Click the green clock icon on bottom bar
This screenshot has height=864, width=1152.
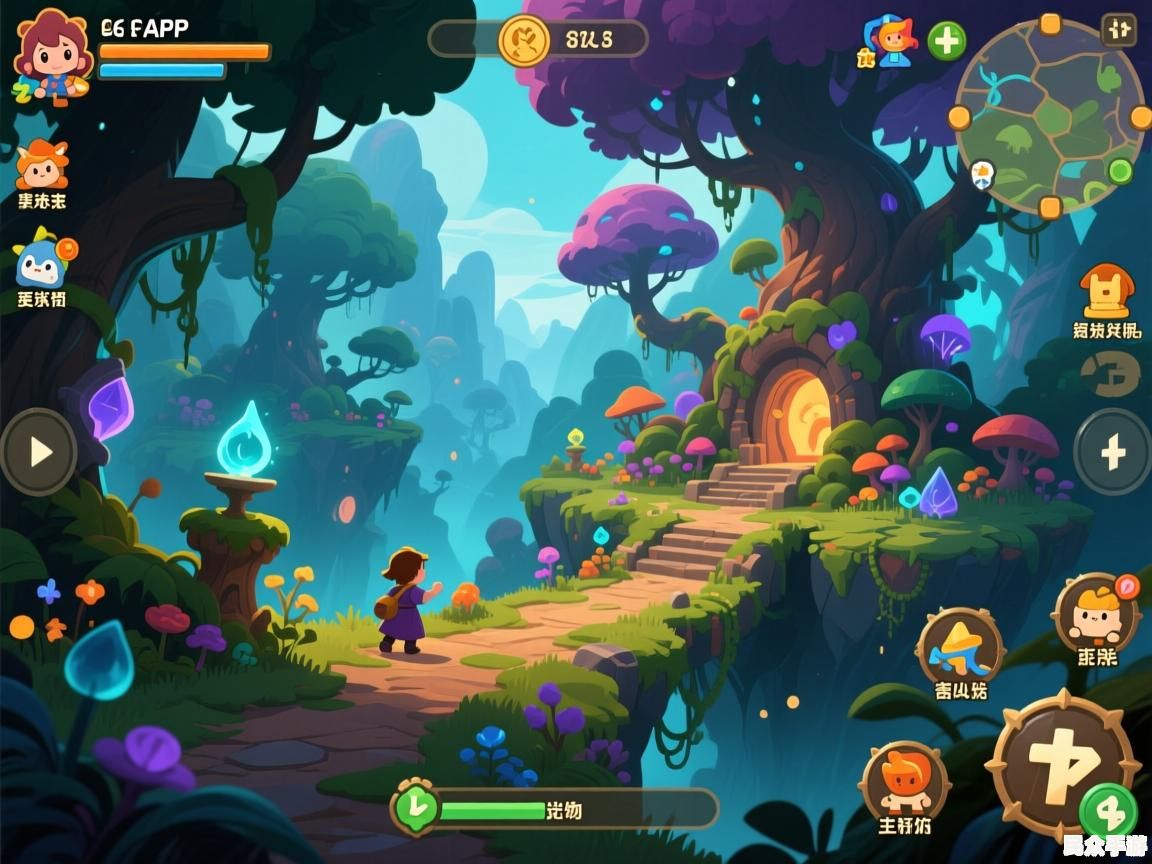[x=413, y=808]
